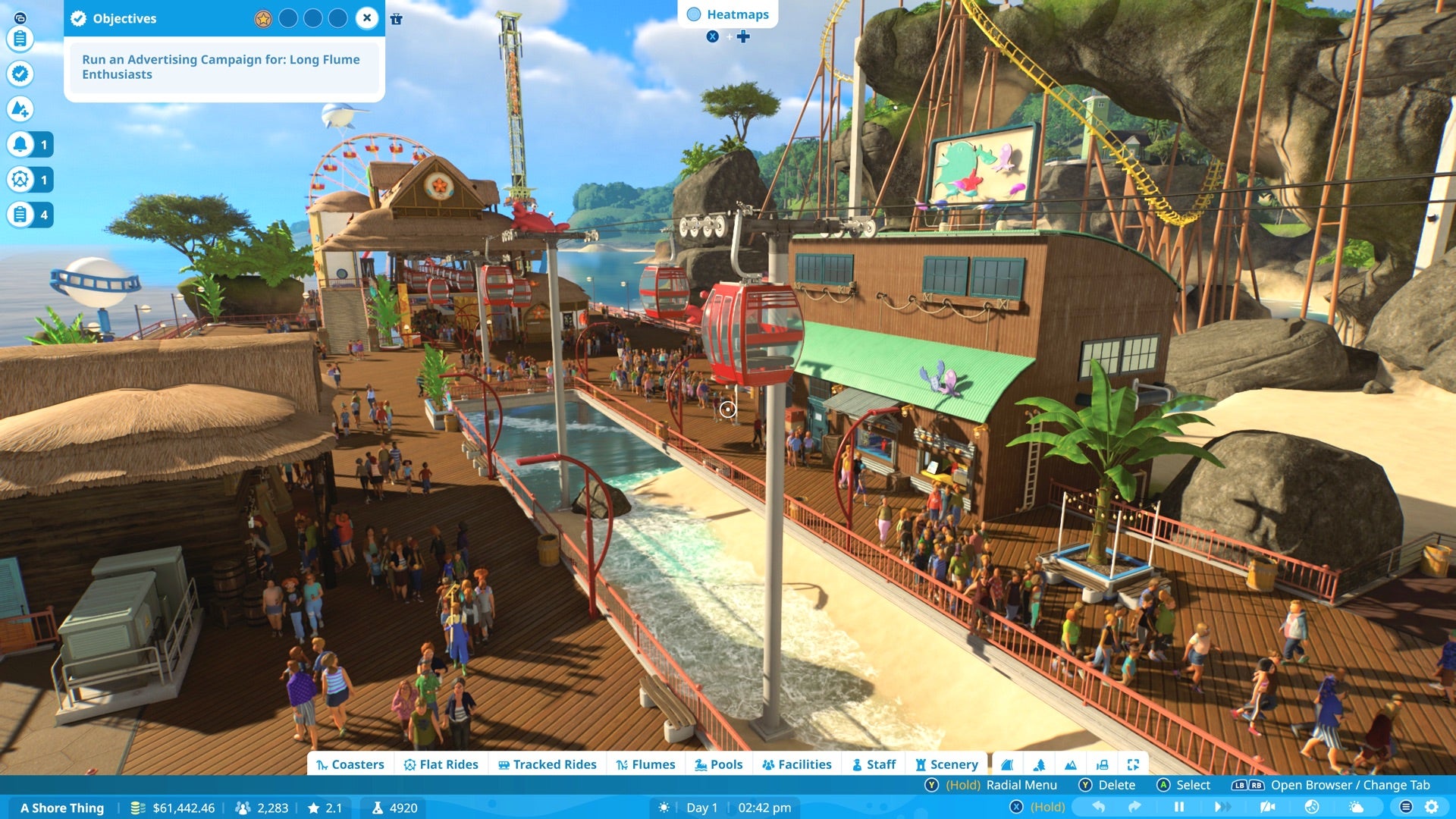Click the fast forward speed control
This screenshot has width=1456, height=819.
1222,807
